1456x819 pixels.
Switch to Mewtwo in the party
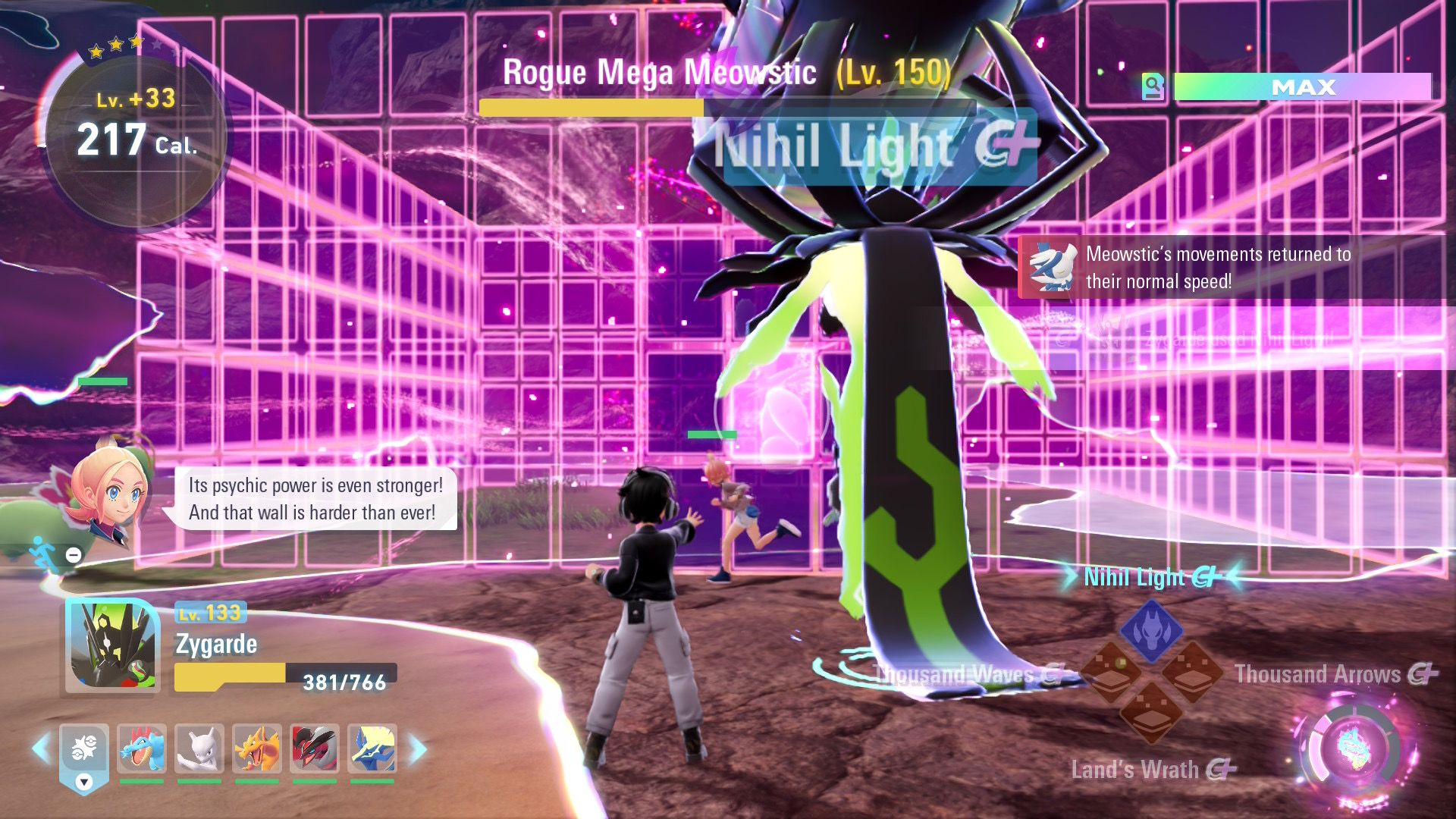tap(199, 748)
